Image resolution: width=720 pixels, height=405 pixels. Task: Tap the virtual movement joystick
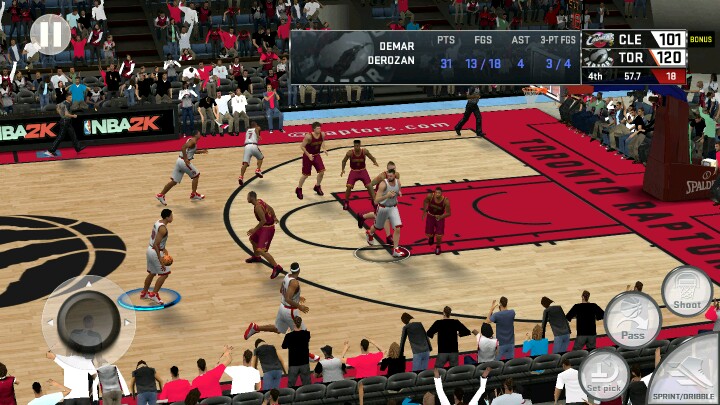[88, 321]
